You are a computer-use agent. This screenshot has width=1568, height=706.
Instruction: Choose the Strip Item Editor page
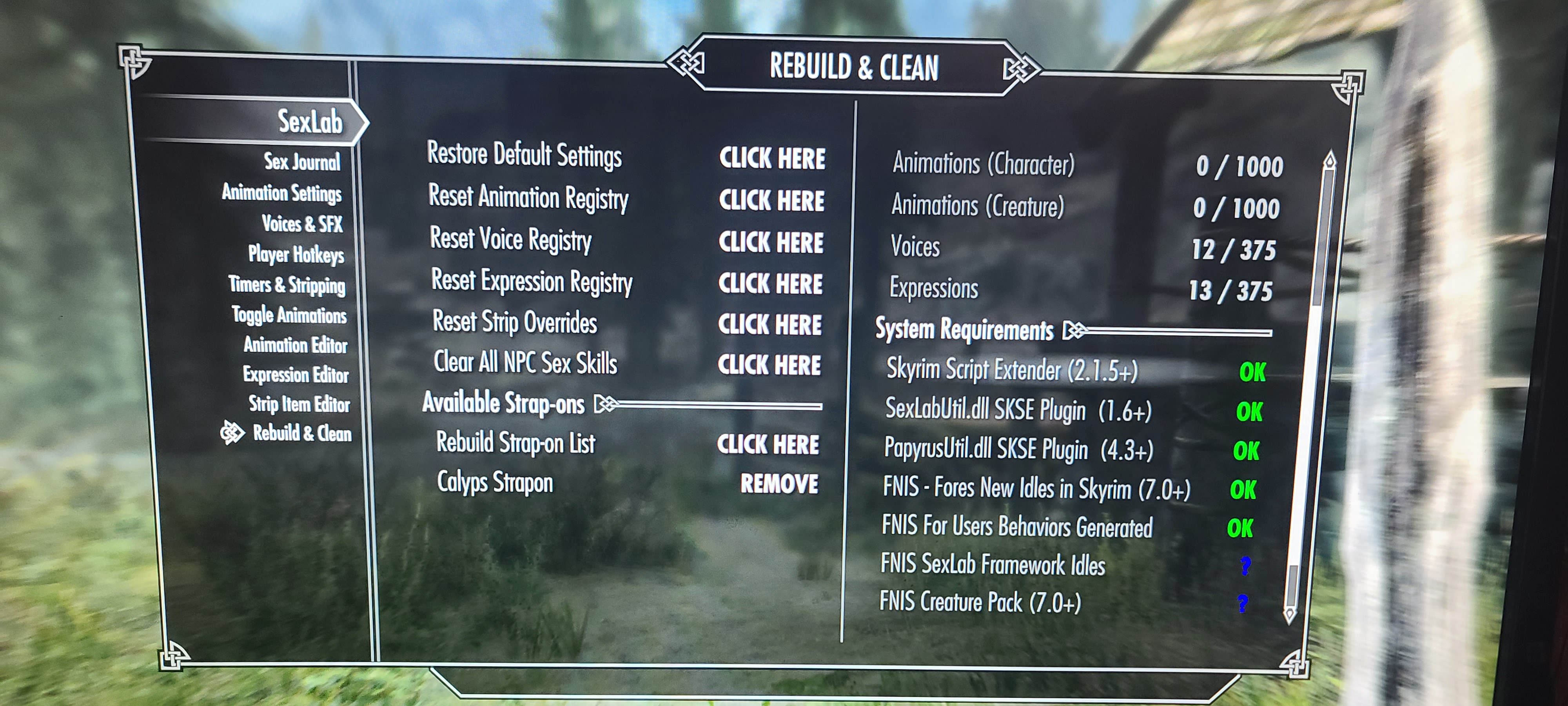[x=299, y=404]
